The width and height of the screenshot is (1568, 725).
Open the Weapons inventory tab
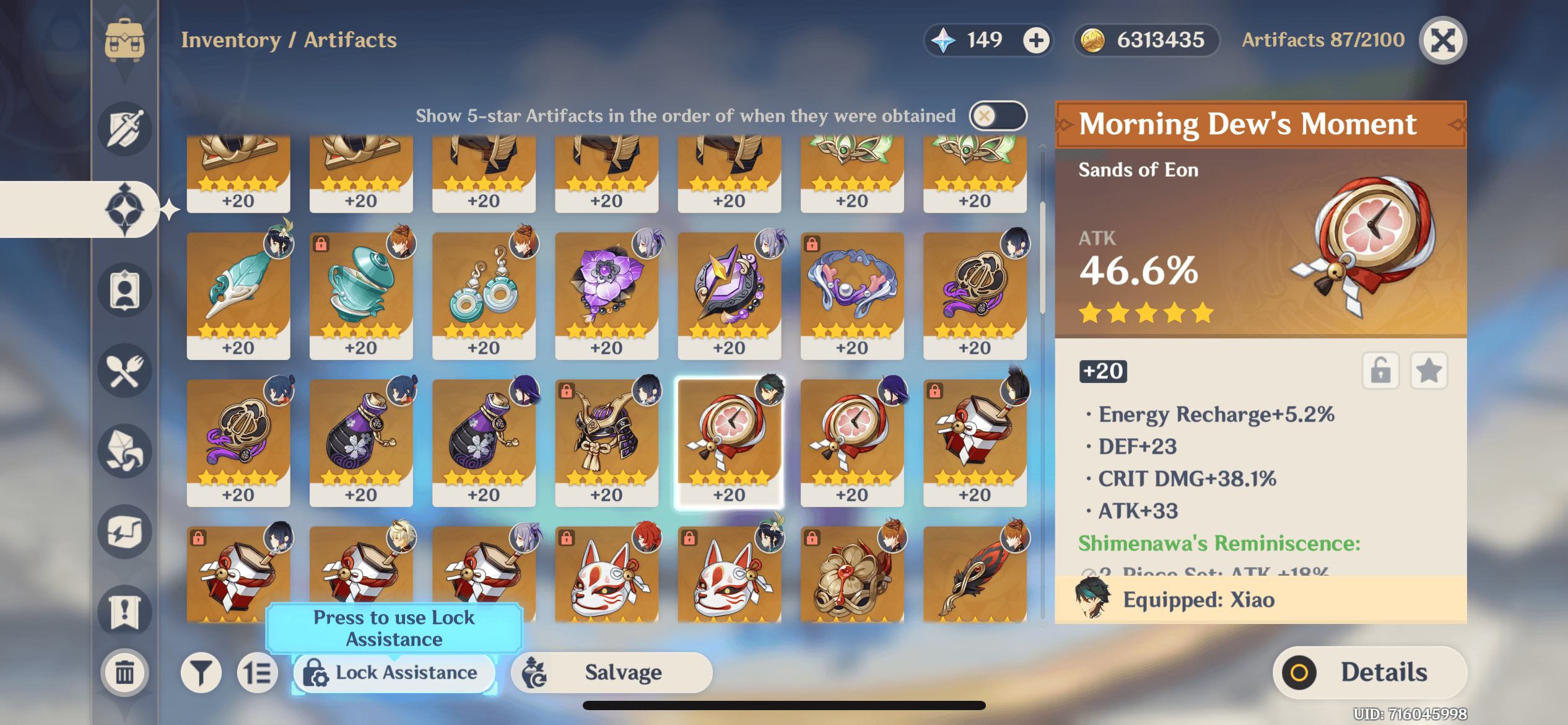pyautogui.click(x=124, y=129)
